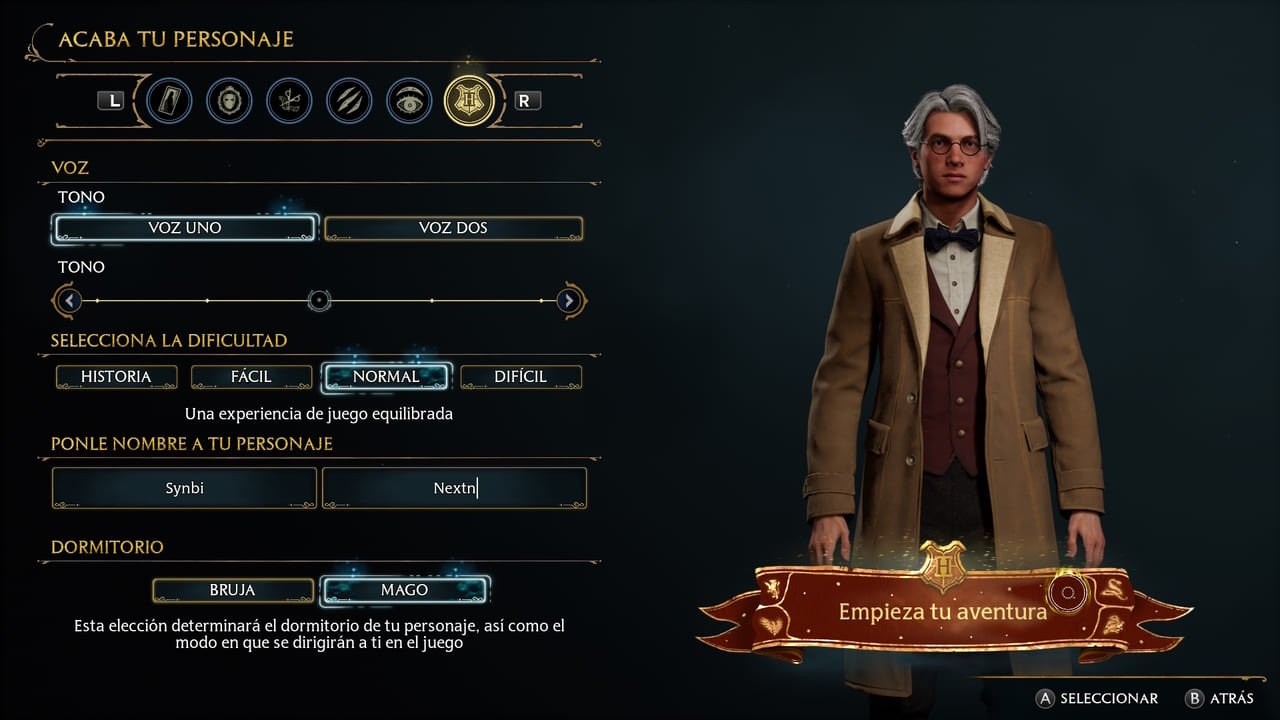The width and height of the screenshot is (1280, 720).
Task: Choose the Difícil difficulty
Action: pyautogui.click(x=520, y=377)
